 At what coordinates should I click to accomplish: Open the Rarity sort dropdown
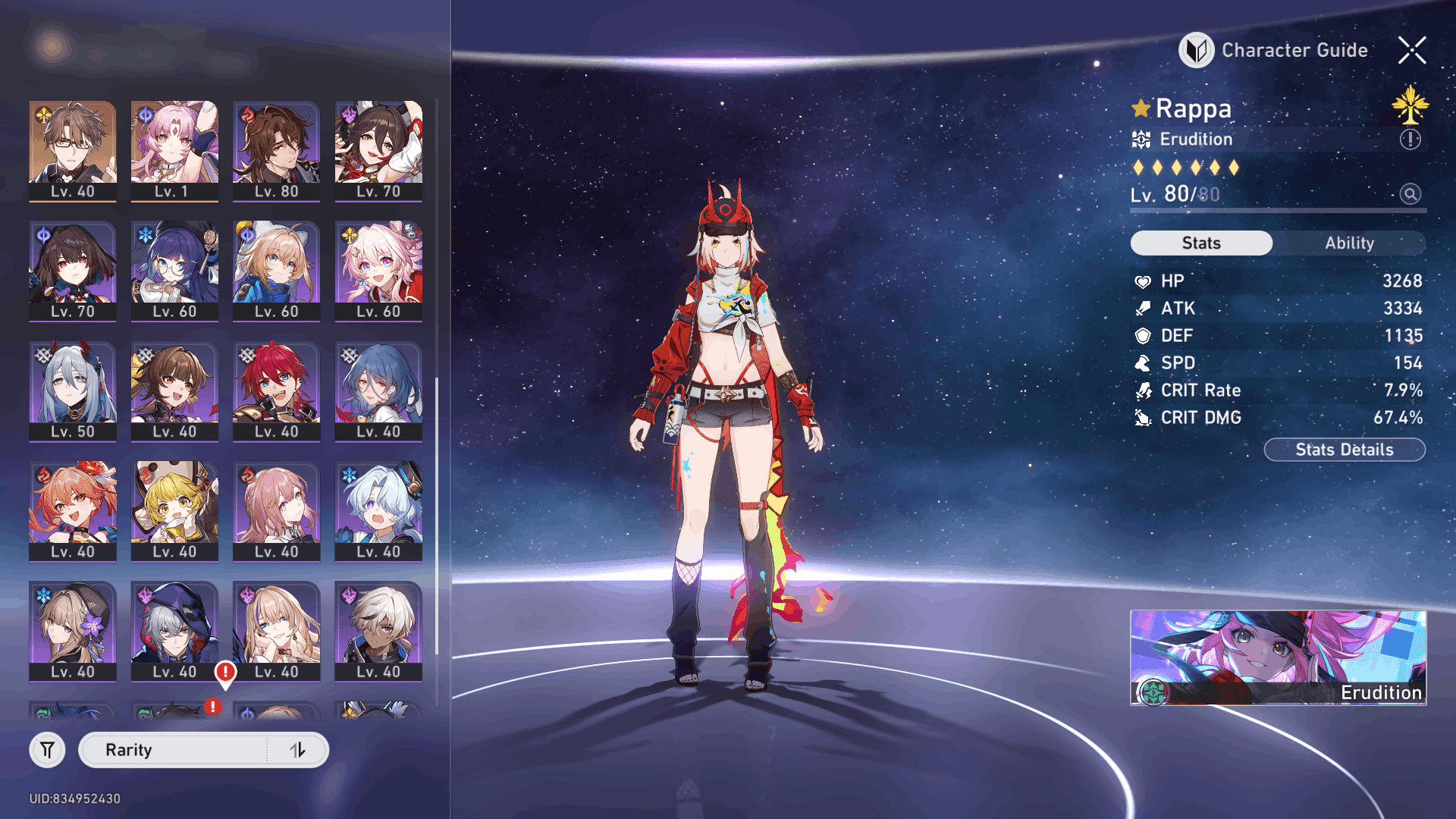tap(174, 750)
